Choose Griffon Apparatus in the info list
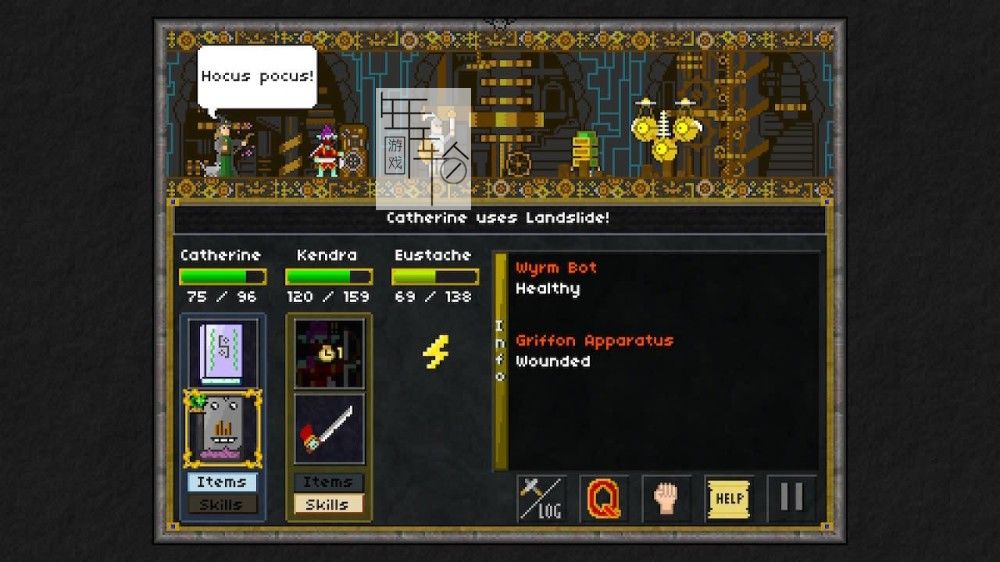Image resolution: width=1000 pixels, height=562 pixels. coord(594,341)
